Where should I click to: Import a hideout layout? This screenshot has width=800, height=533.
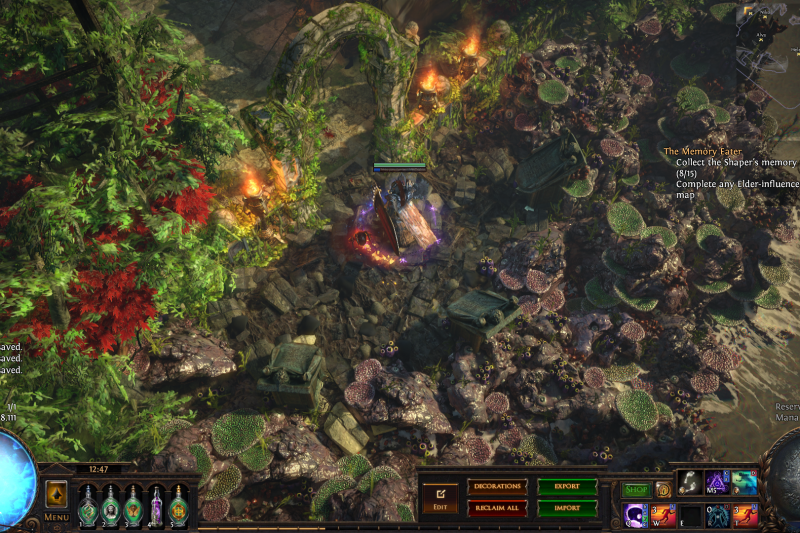[567, 508]
